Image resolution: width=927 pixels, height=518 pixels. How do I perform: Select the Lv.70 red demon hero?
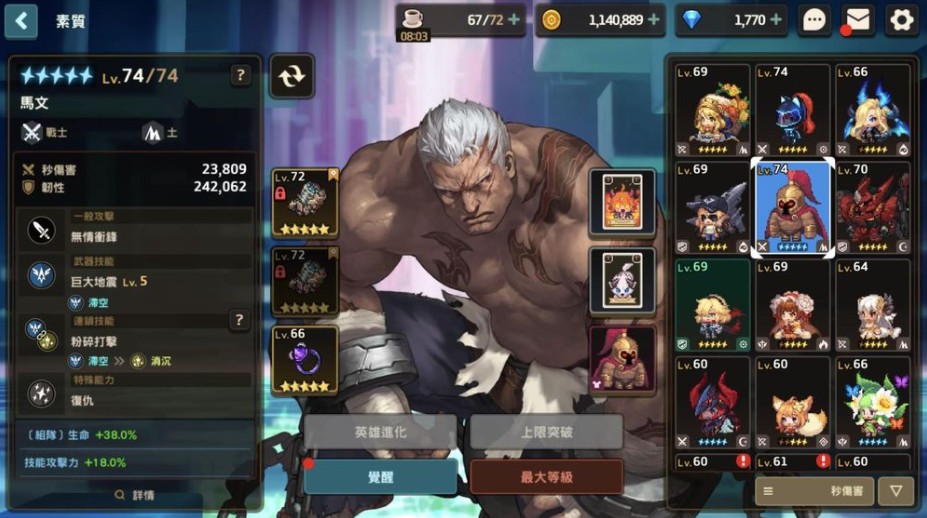coord(873,208)
